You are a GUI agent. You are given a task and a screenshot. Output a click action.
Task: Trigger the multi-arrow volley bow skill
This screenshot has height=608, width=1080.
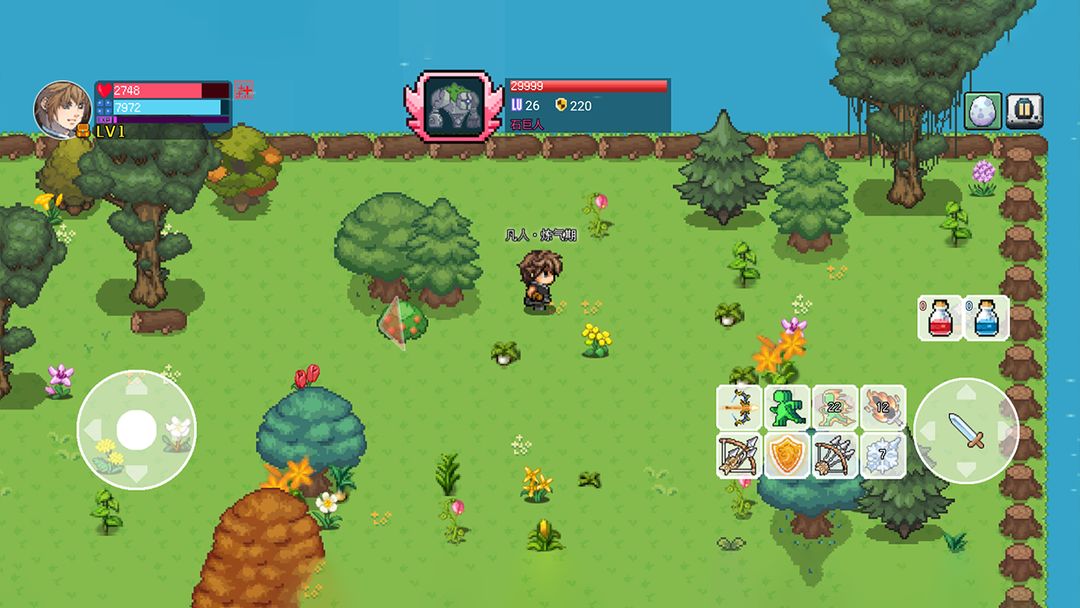(x=834, y=455)
